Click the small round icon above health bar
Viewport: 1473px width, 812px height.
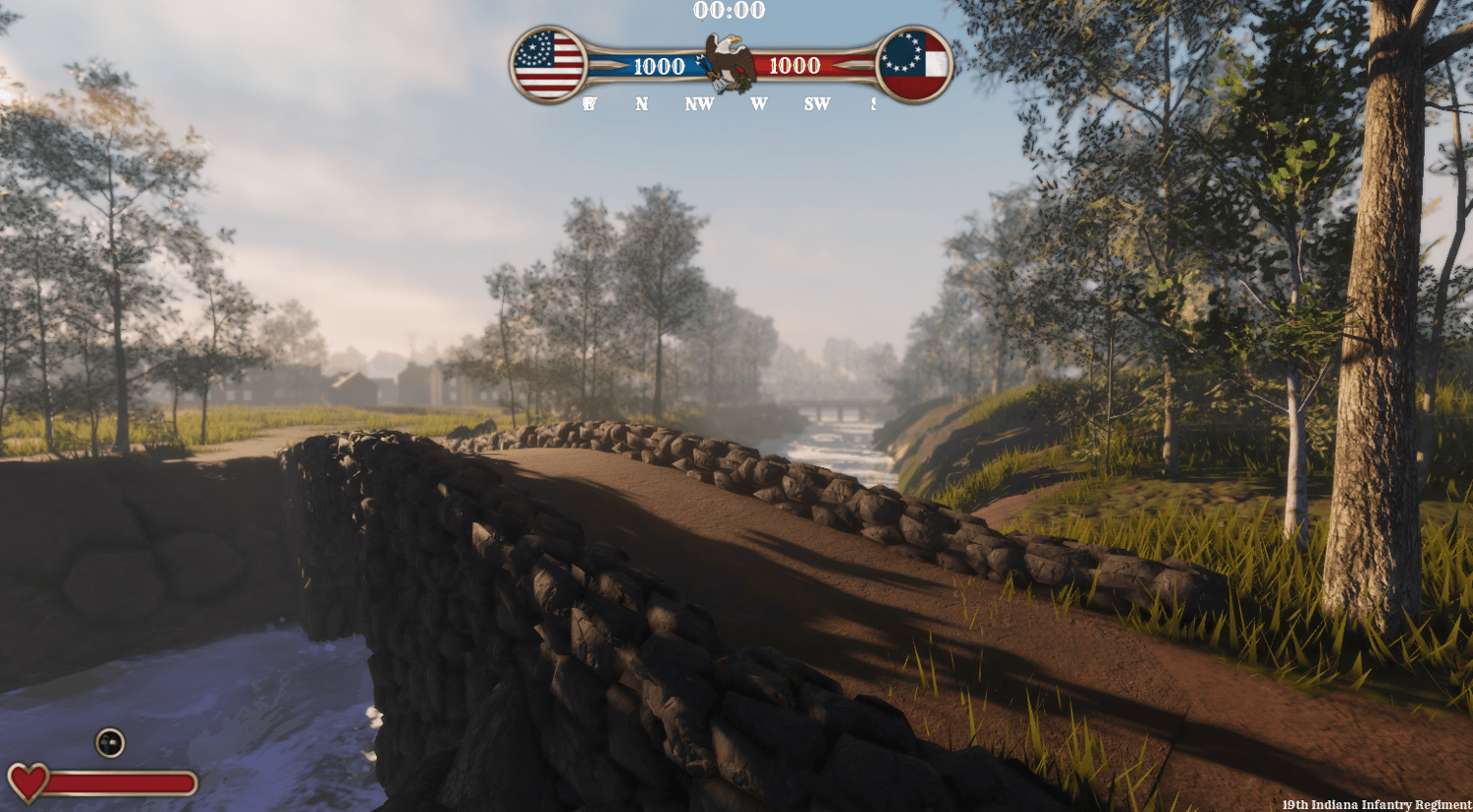(x=110, y=742)
